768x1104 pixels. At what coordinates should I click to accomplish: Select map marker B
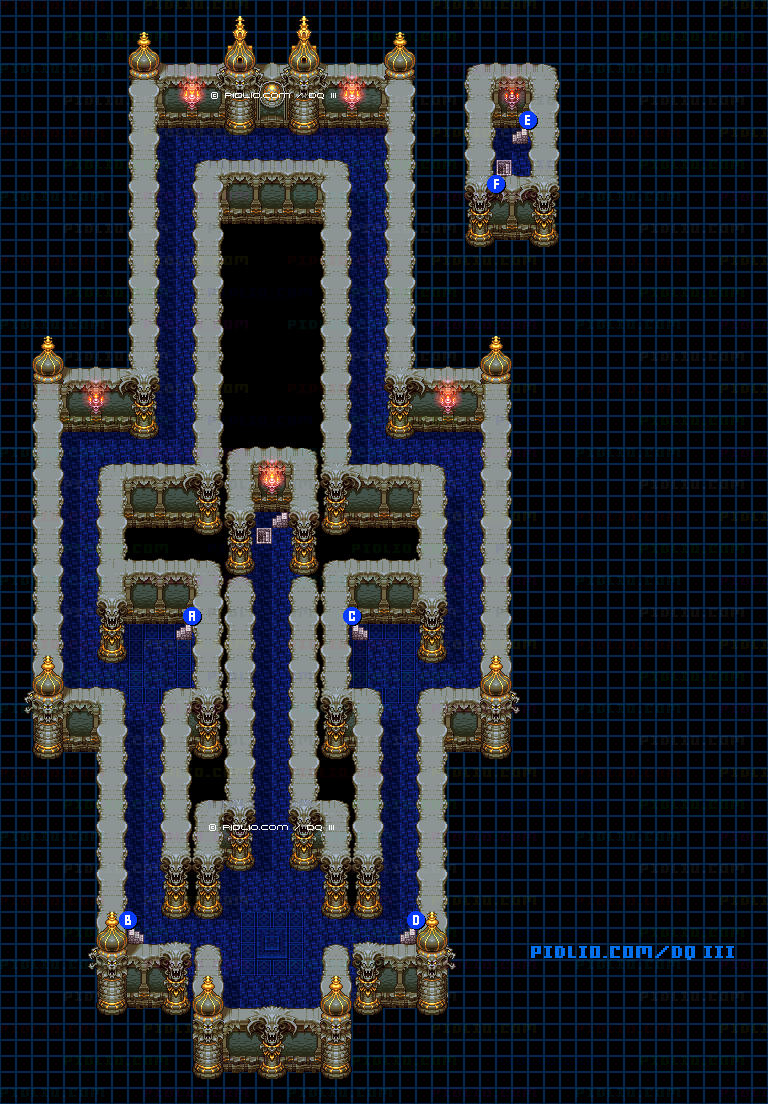tap(128, 920)
